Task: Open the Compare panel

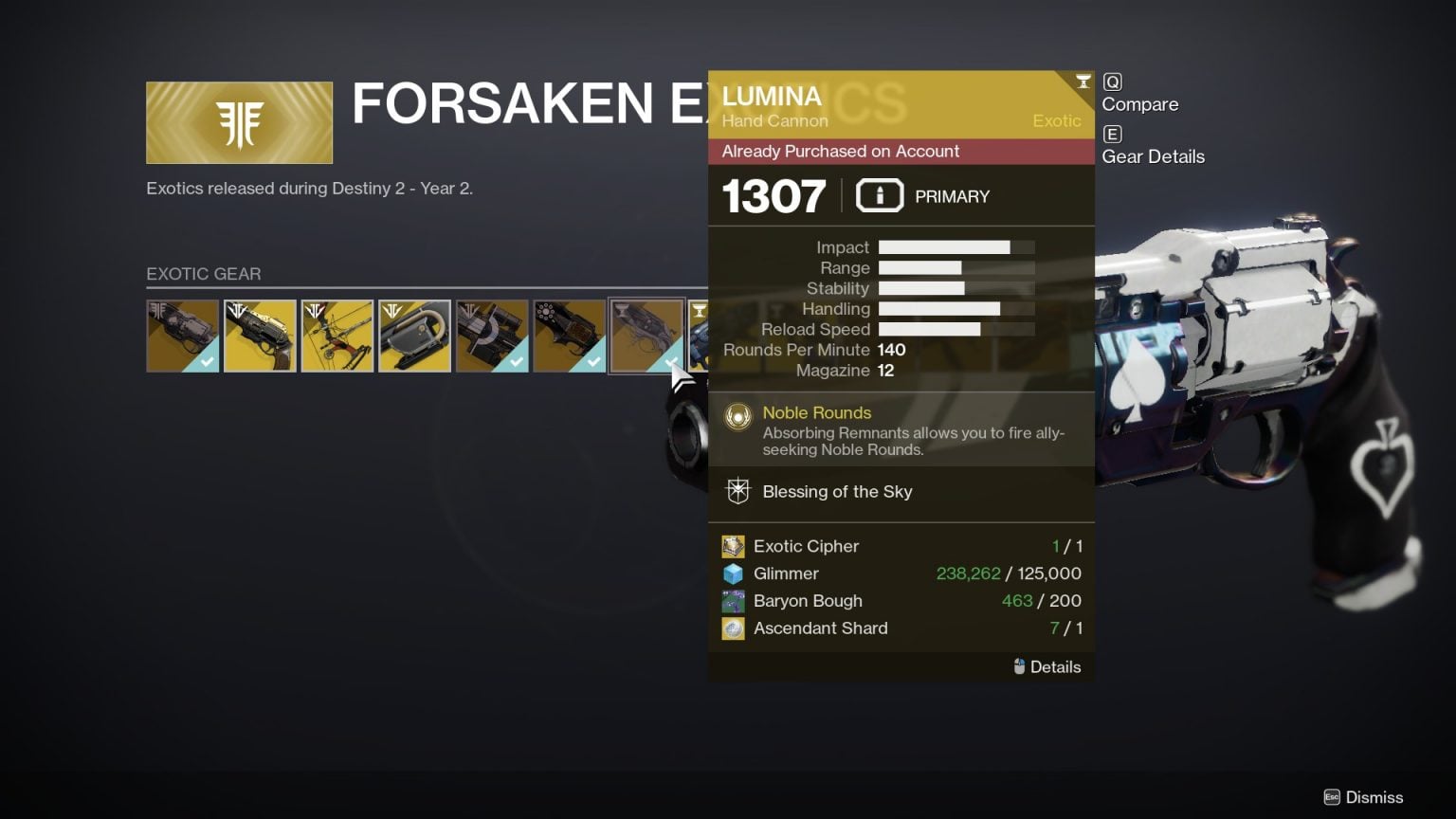Action: [x=1139, y=104]
